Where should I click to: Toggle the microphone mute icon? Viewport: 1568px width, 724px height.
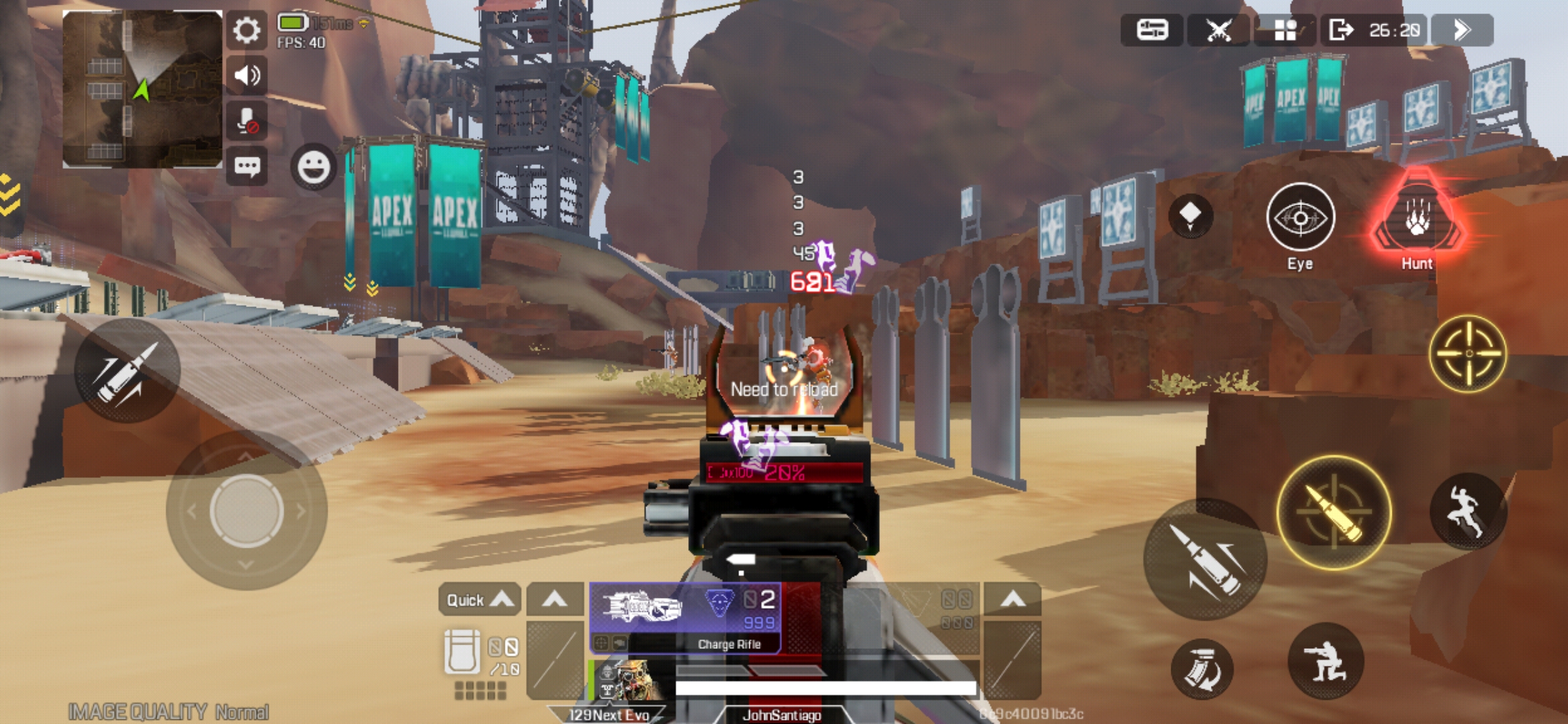click(246, 121)
